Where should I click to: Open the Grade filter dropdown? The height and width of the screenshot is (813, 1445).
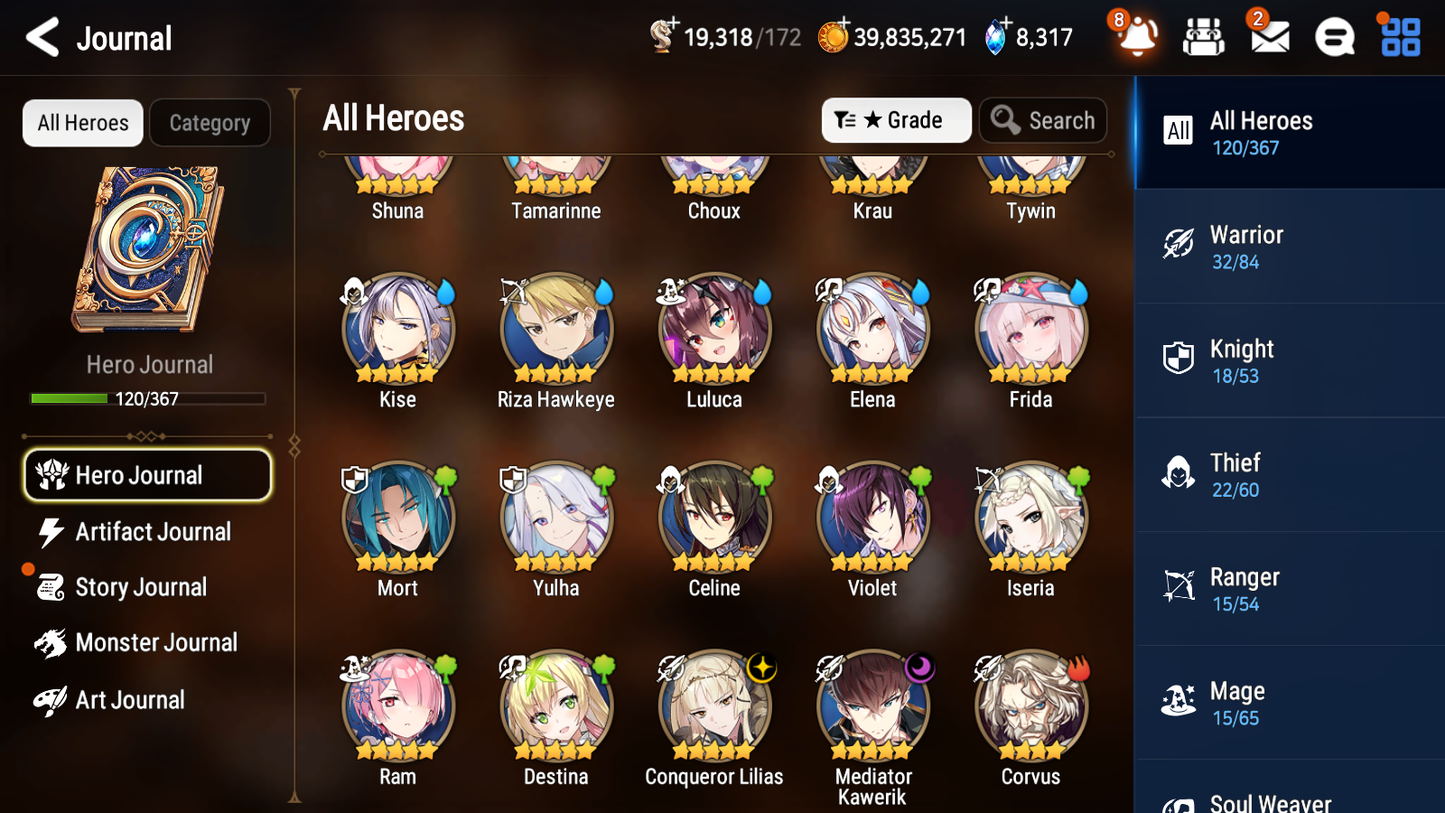coord(896,120)
